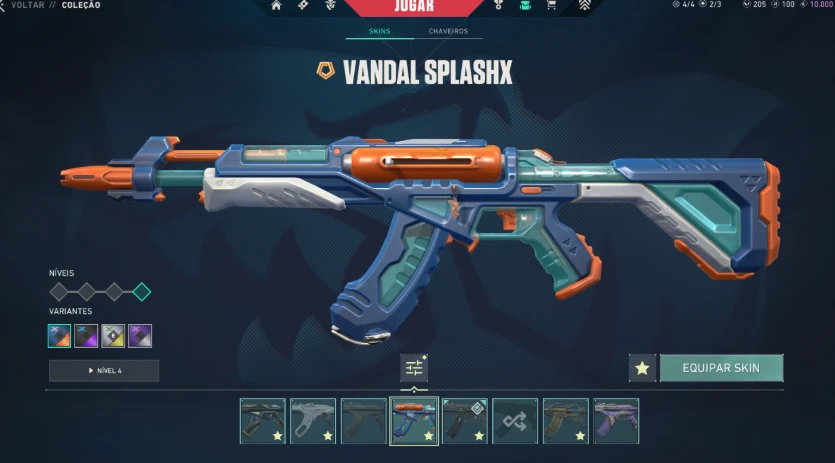Viewport: 835px width, 463px height.
Task: Switch to the Chaveiros tab
Action: (448, 31)
